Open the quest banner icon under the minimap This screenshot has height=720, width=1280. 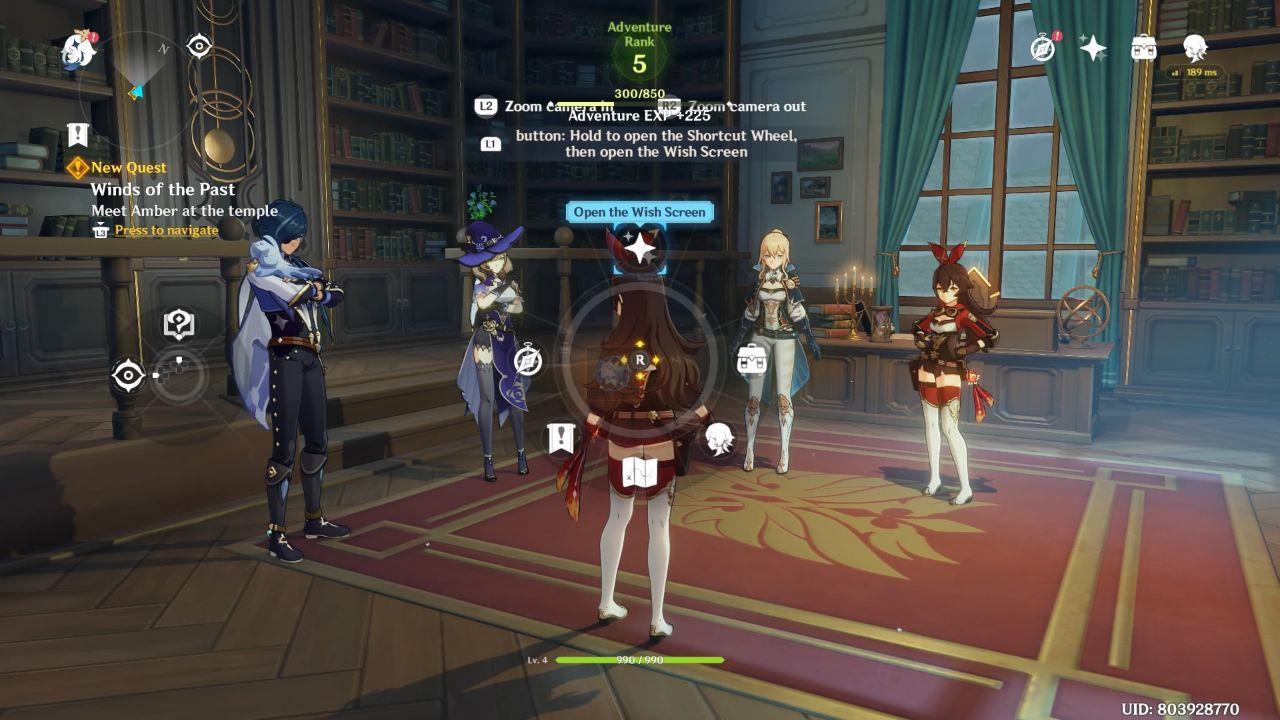pyautogui.click(x=78, y=135)
